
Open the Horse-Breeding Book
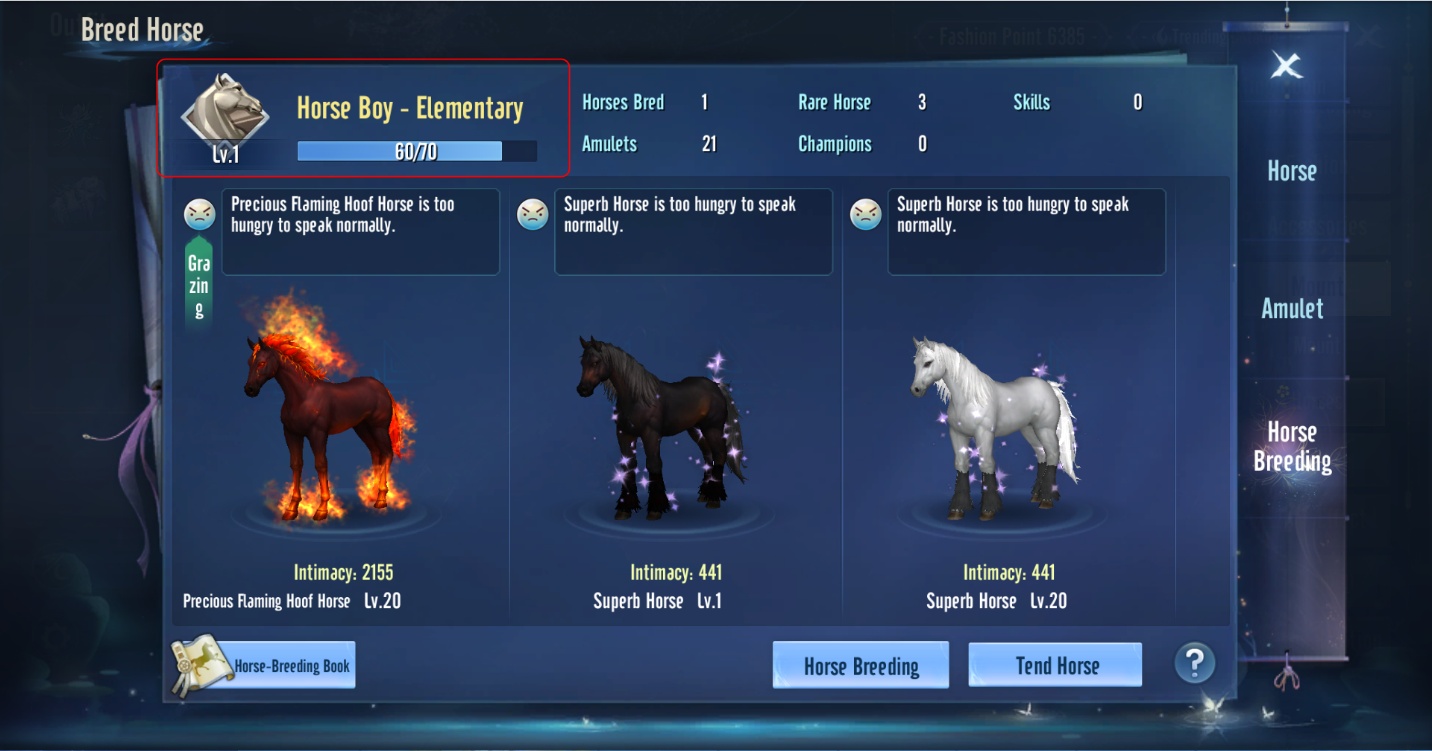[265, 666]
